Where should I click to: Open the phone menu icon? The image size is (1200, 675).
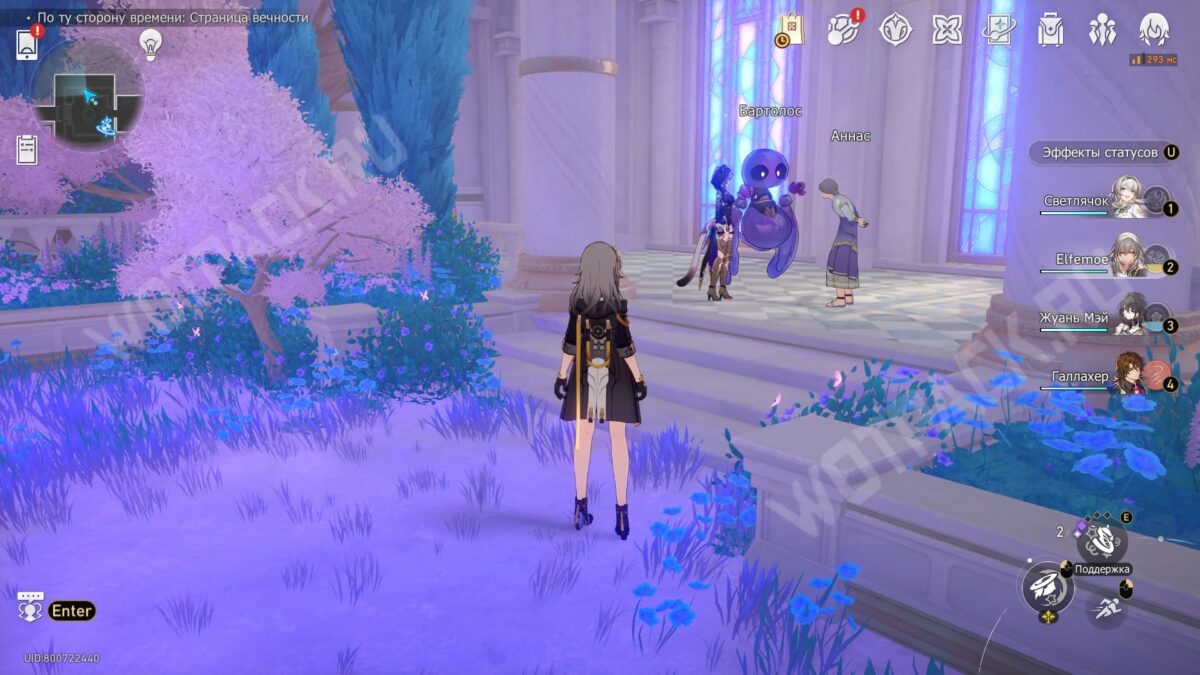27,45
